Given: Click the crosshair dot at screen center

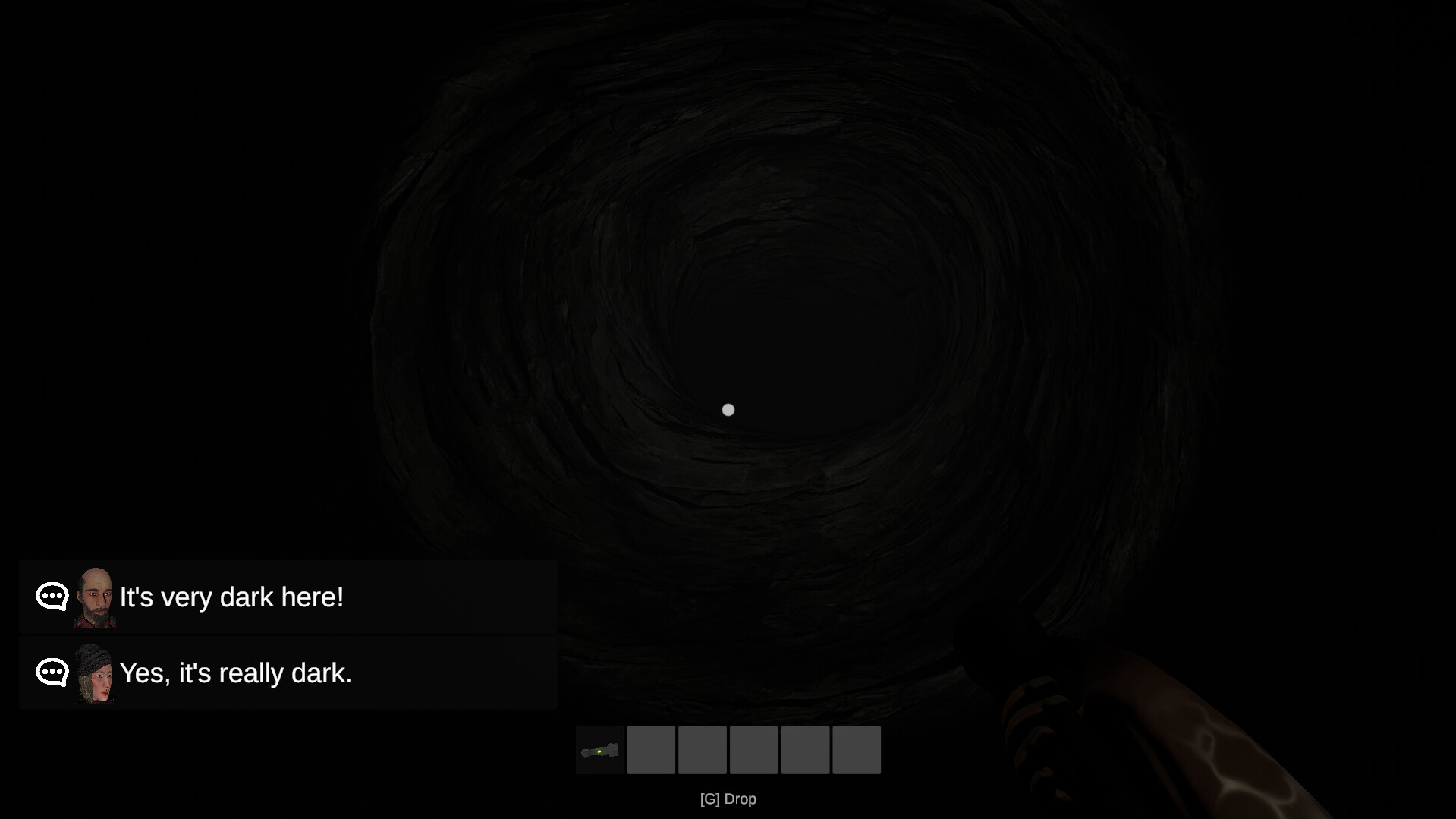Looking at the screenshot, I should (728, 409).
